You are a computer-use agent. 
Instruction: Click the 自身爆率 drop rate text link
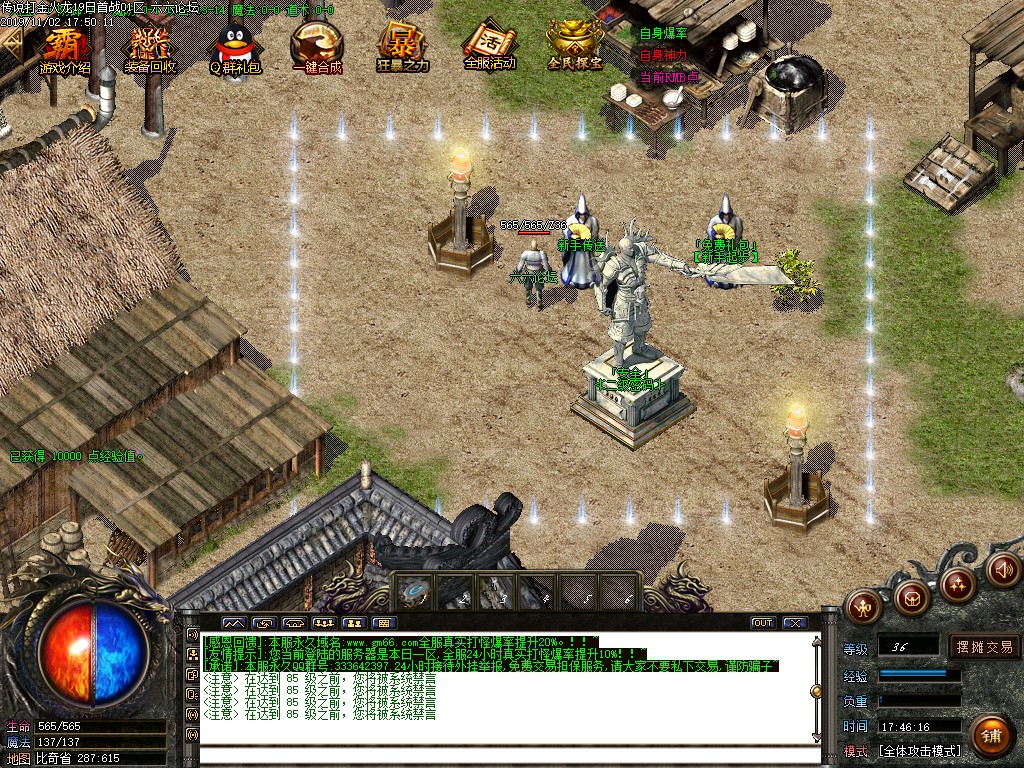[x=663, y=33]
